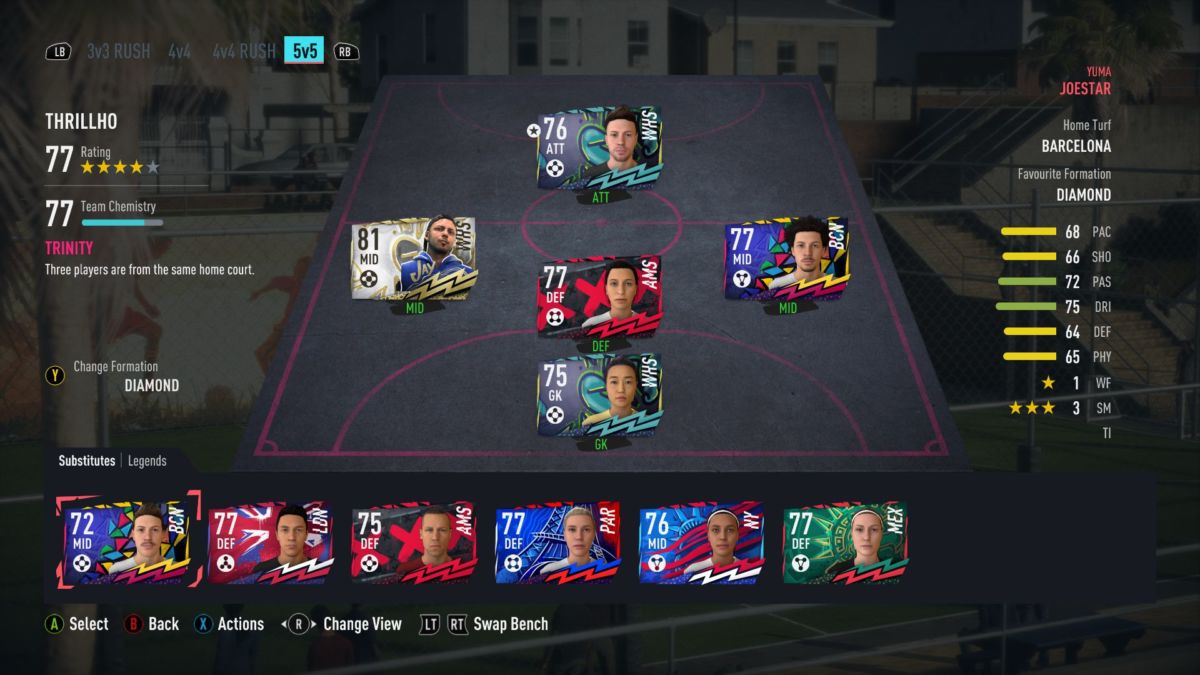Pick the 81 MID gold player card
This screenshot has width=1200, height=675.
point(413,258)
